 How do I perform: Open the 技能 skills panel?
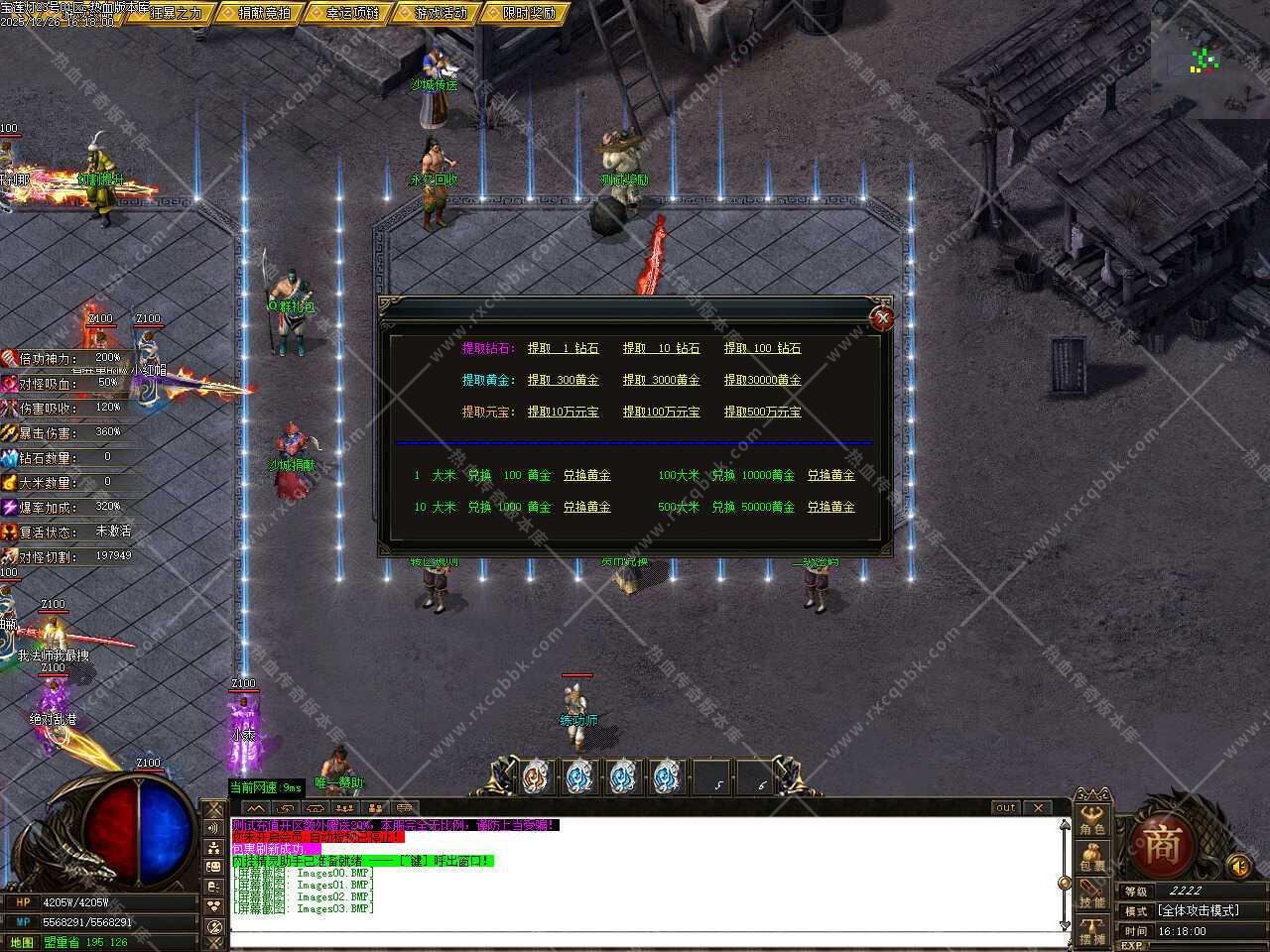coord(1092,895)
